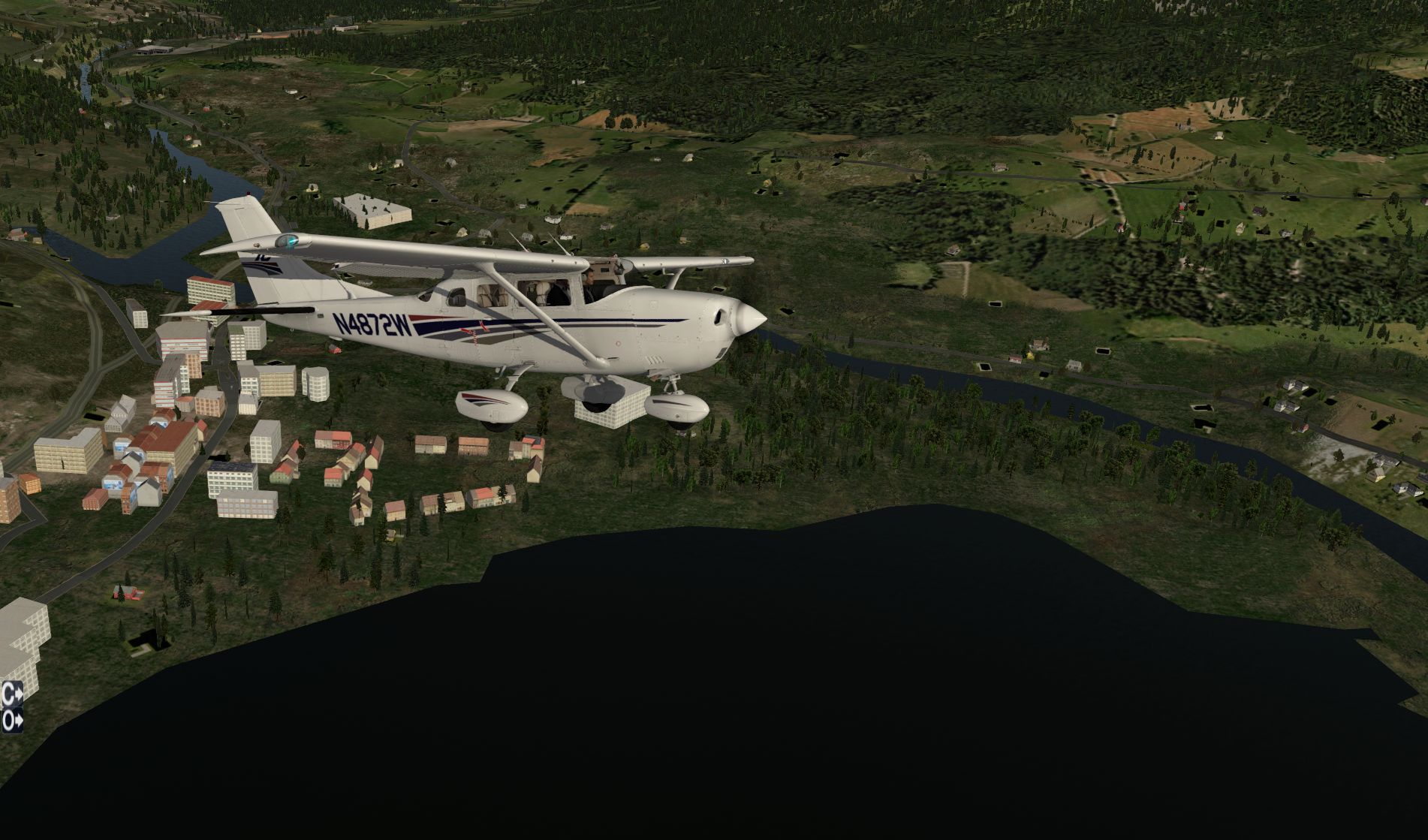
Task: Expand the "O" arrow side panel tab
Action: point(12,721)
